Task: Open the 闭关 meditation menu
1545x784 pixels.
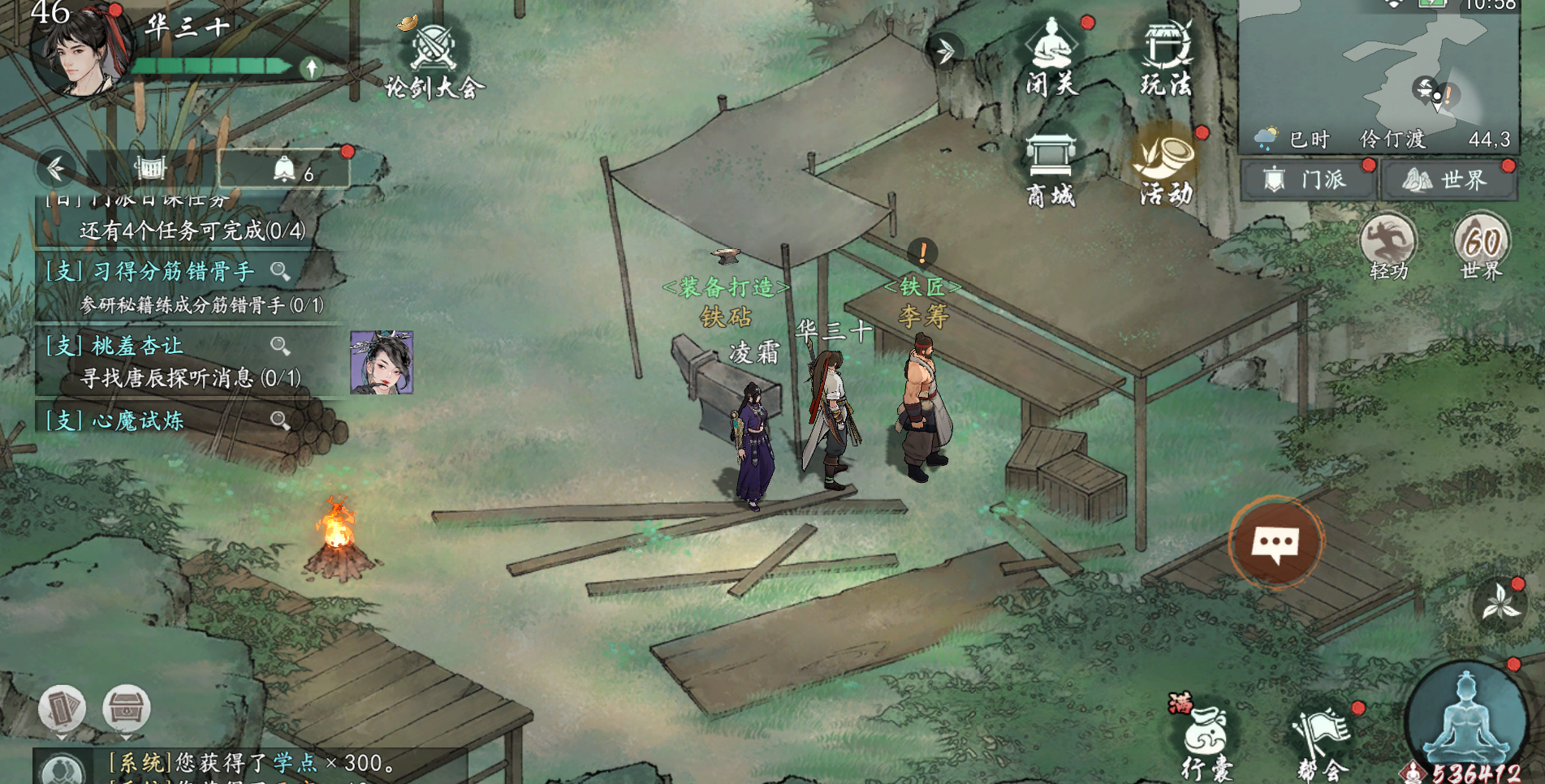Action: click(1051, 57)
